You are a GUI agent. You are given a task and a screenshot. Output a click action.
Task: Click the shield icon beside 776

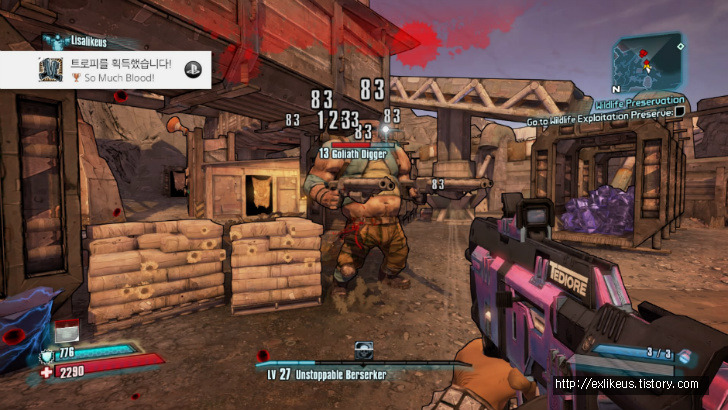coord(46,355)
